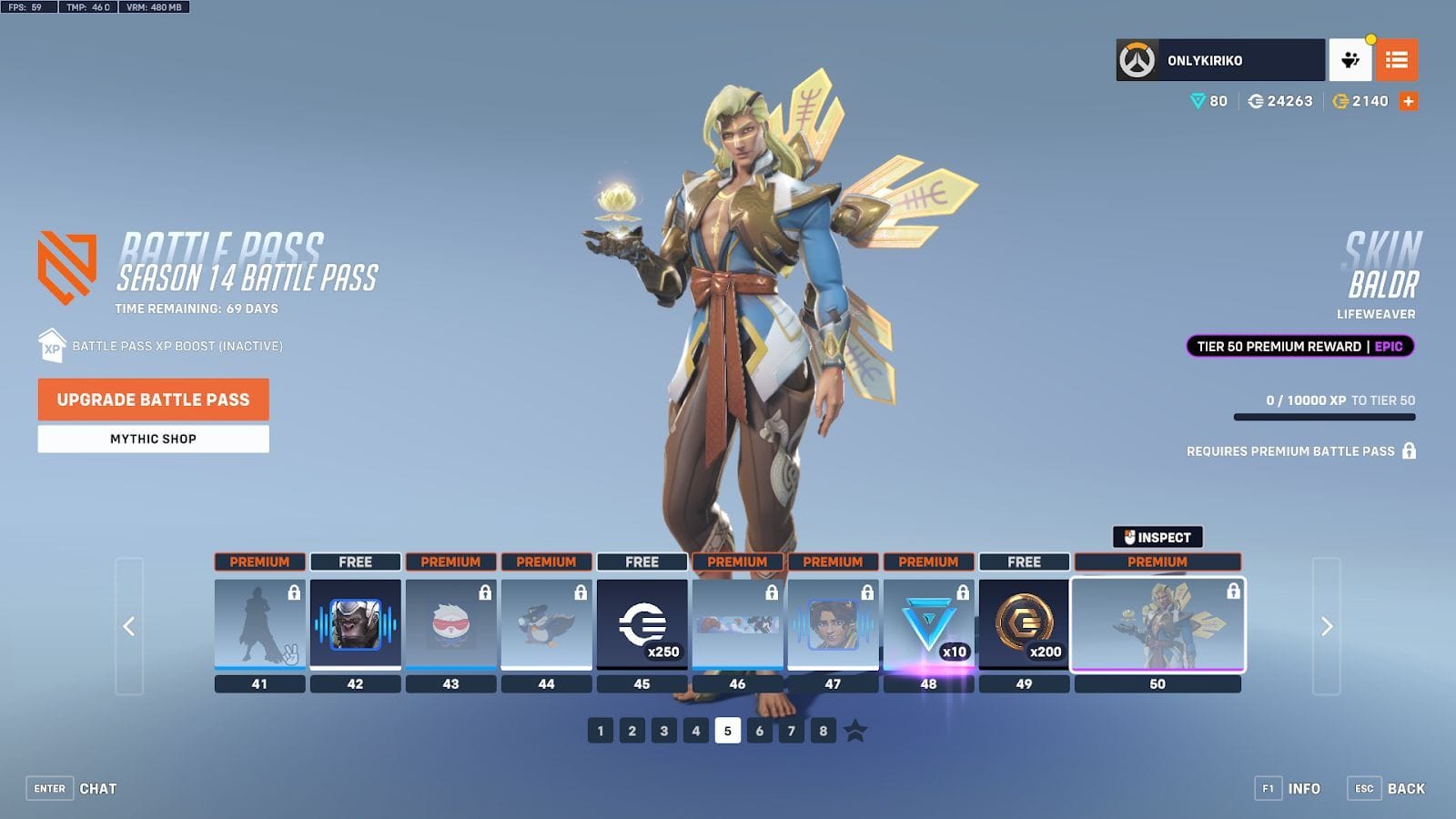Image resolution: width=1456 pixels, height=819 pixels.
Task: Click the Overwatch Coins balance showing 24263
Action: [1281, 102]
